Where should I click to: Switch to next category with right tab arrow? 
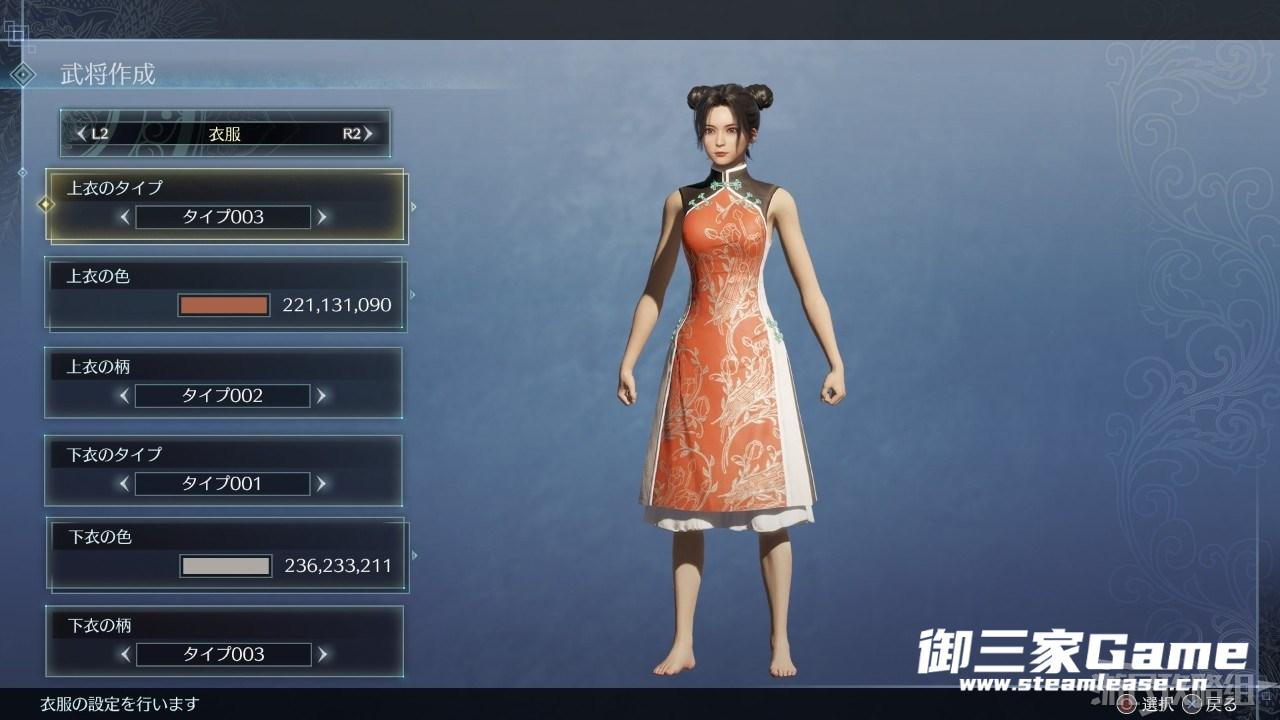[369, 133]
